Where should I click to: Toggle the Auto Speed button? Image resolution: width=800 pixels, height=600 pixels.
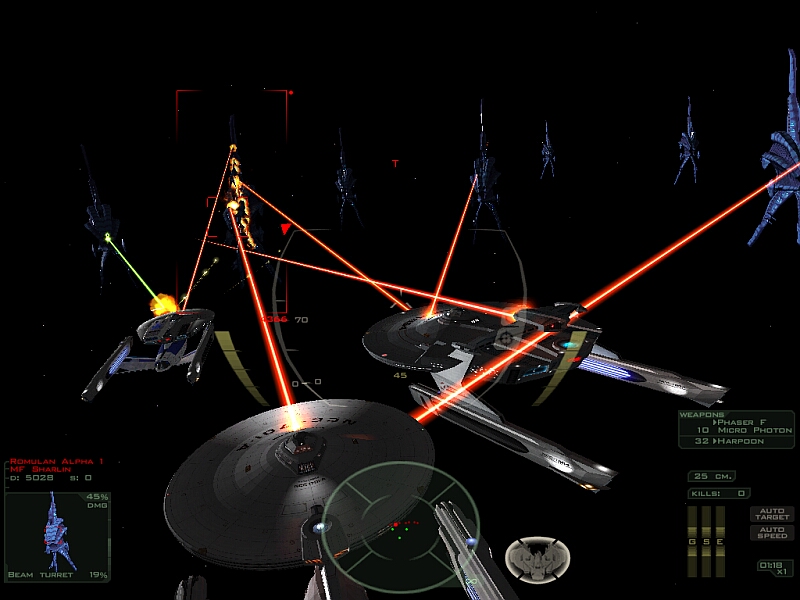click(771, 533)
